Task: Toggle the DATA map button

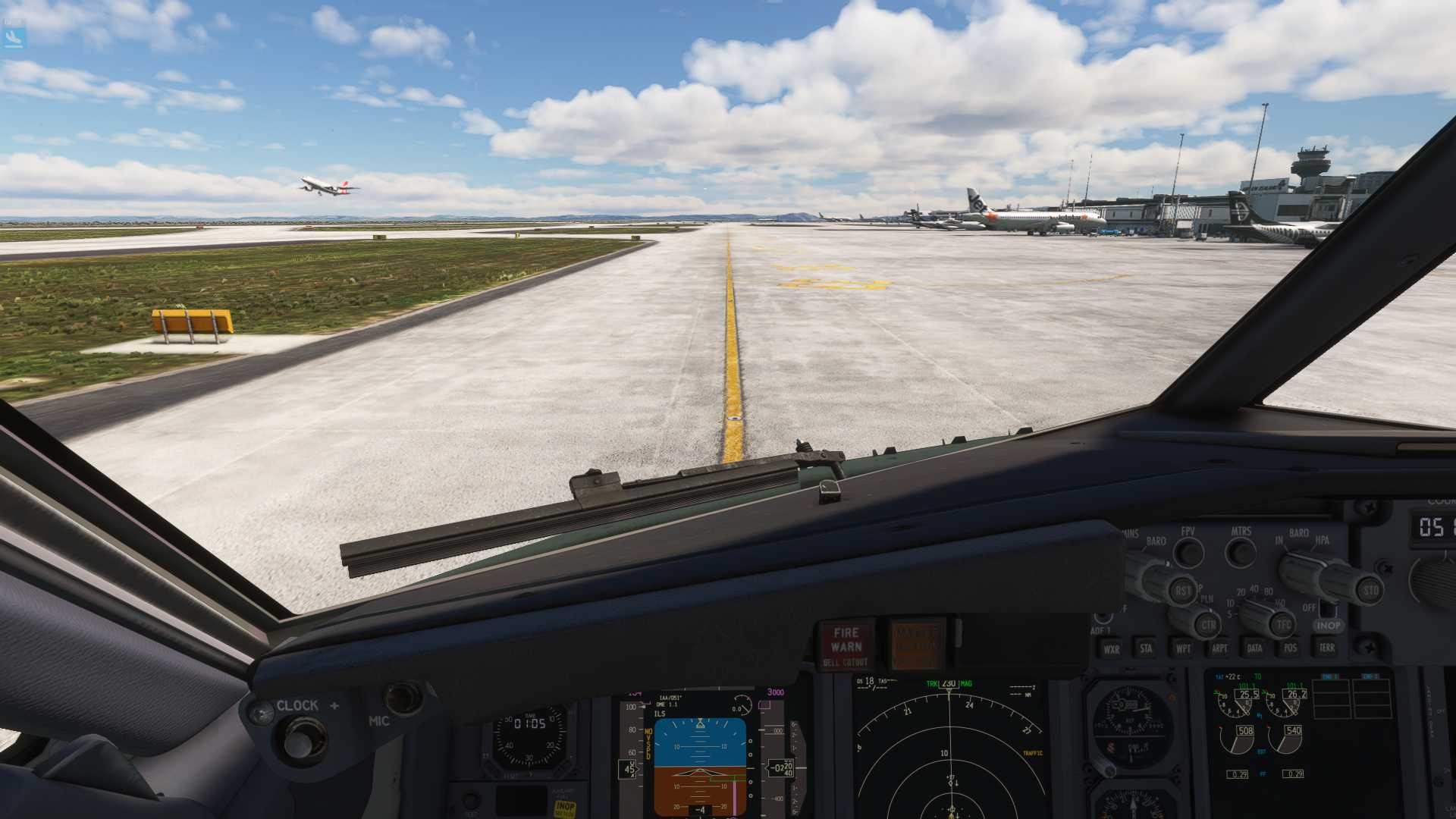Action: coord(1254,648)
